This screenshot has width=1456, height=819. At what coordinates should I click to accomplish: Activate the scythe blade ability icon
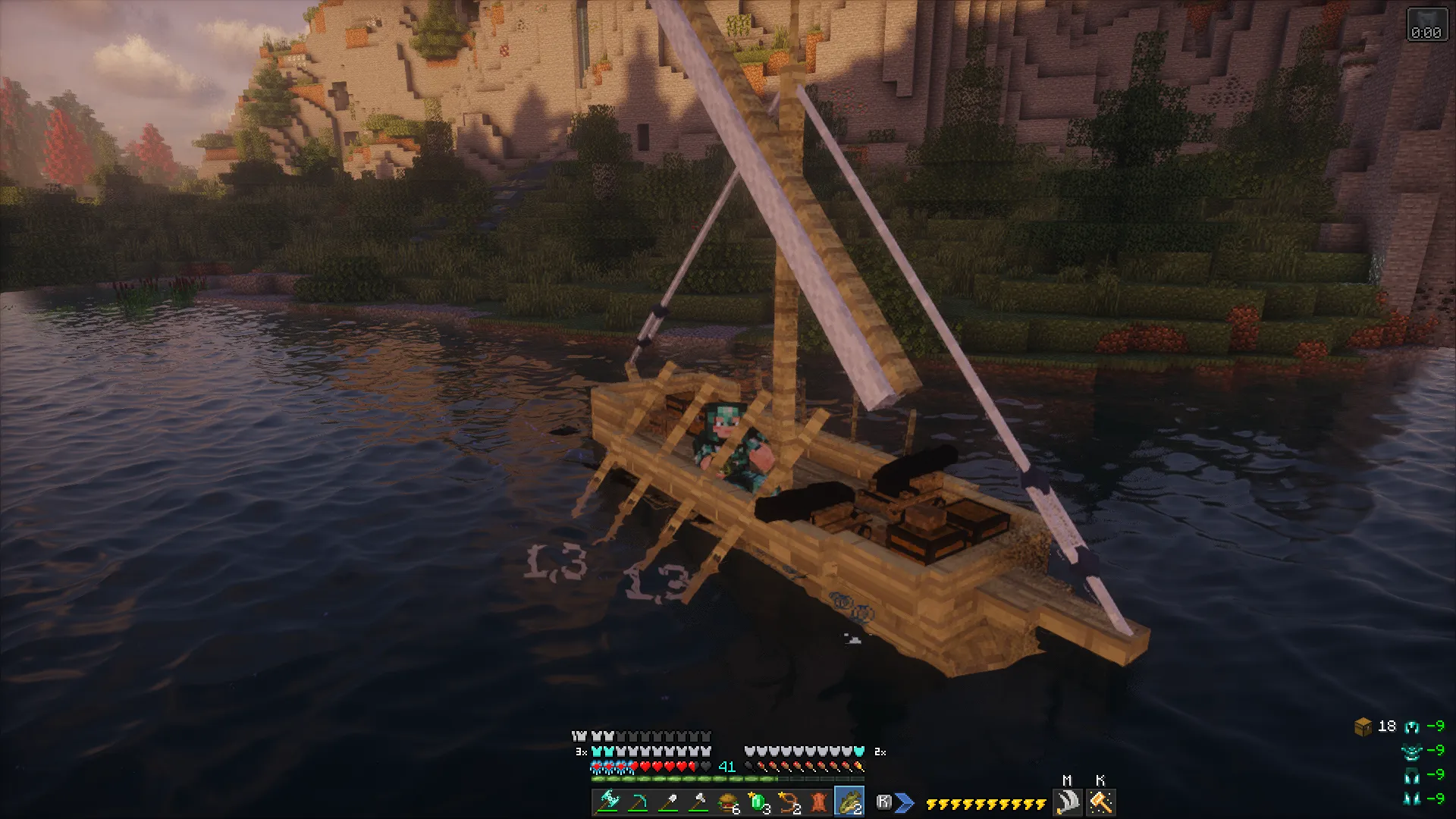[1068, 802]
